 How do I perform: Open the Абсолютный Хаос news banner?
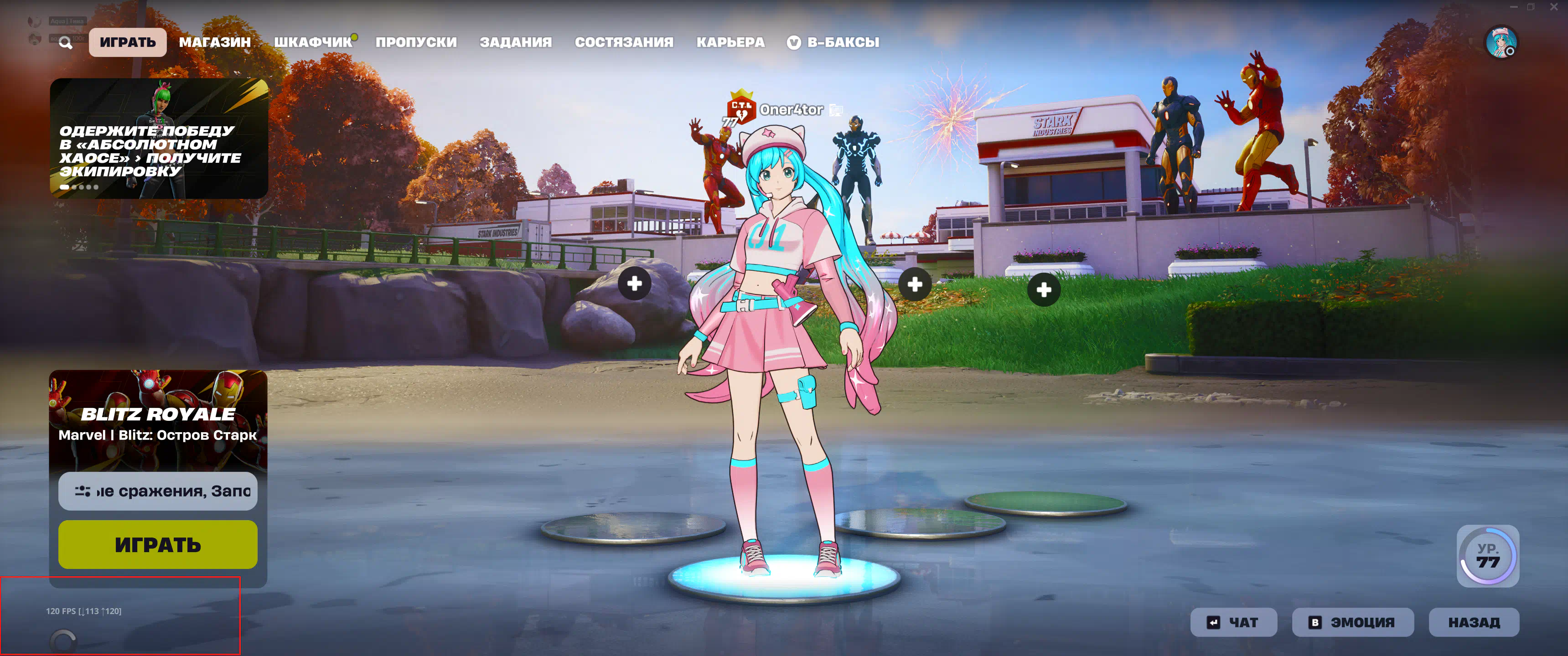coord(159,138)
